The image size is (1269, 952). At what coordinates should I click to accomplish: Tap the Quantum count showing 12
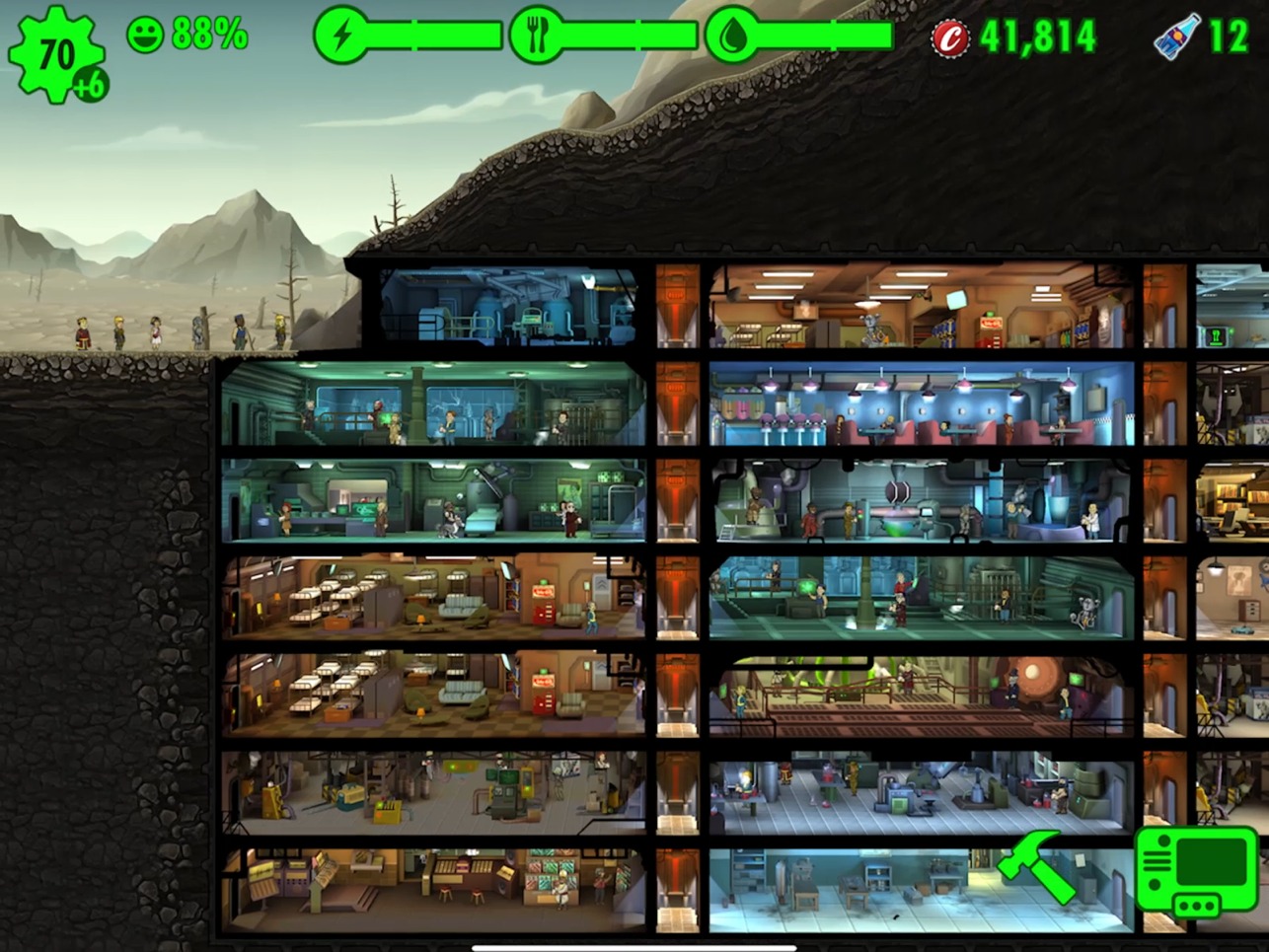pyautogui.click(x=1229, y=36)
